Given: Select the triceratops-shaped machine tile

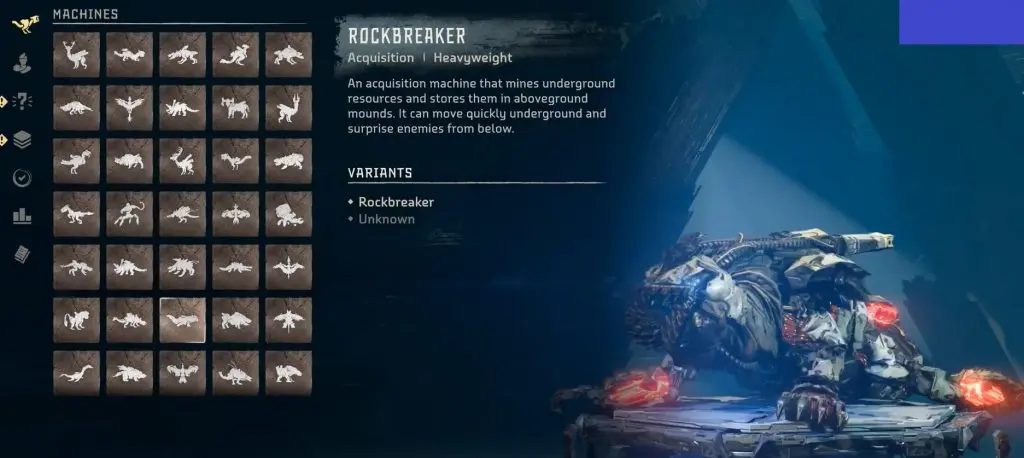Looking at the screenshot, I should [182, 108].
